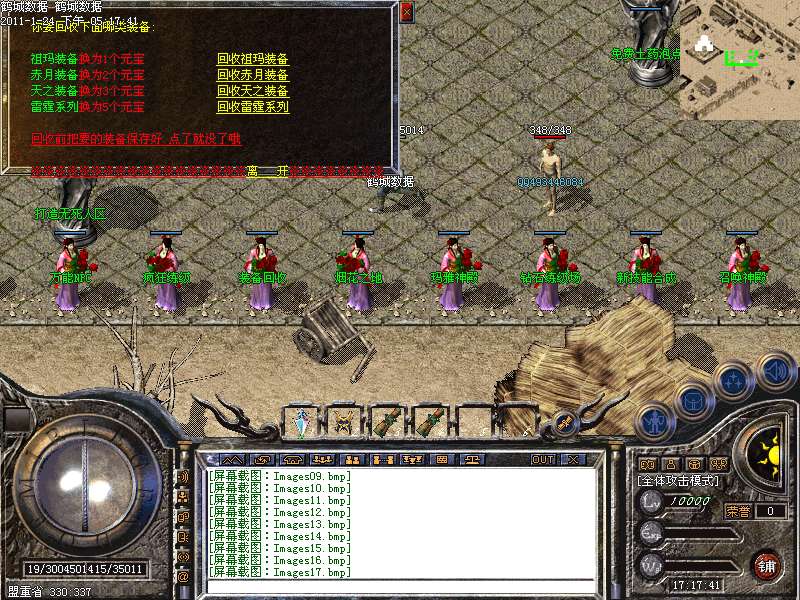Use the winged item in the belt
Viewport: 800px width, 600px height.
345,422
